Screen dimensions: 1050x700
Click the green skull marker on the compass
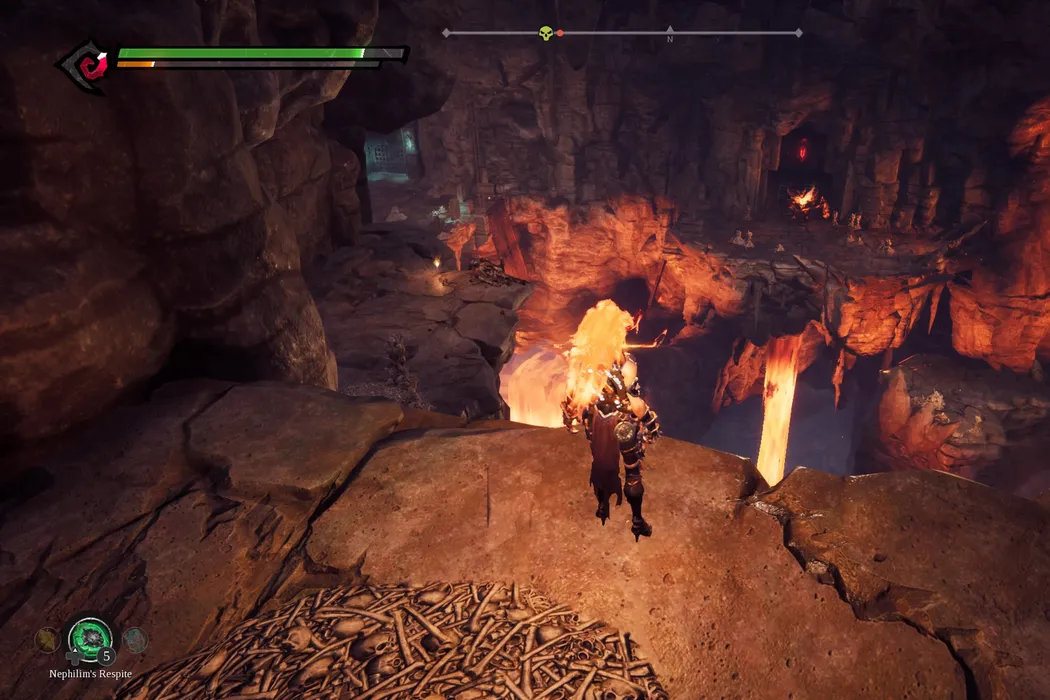coord(546,33)
